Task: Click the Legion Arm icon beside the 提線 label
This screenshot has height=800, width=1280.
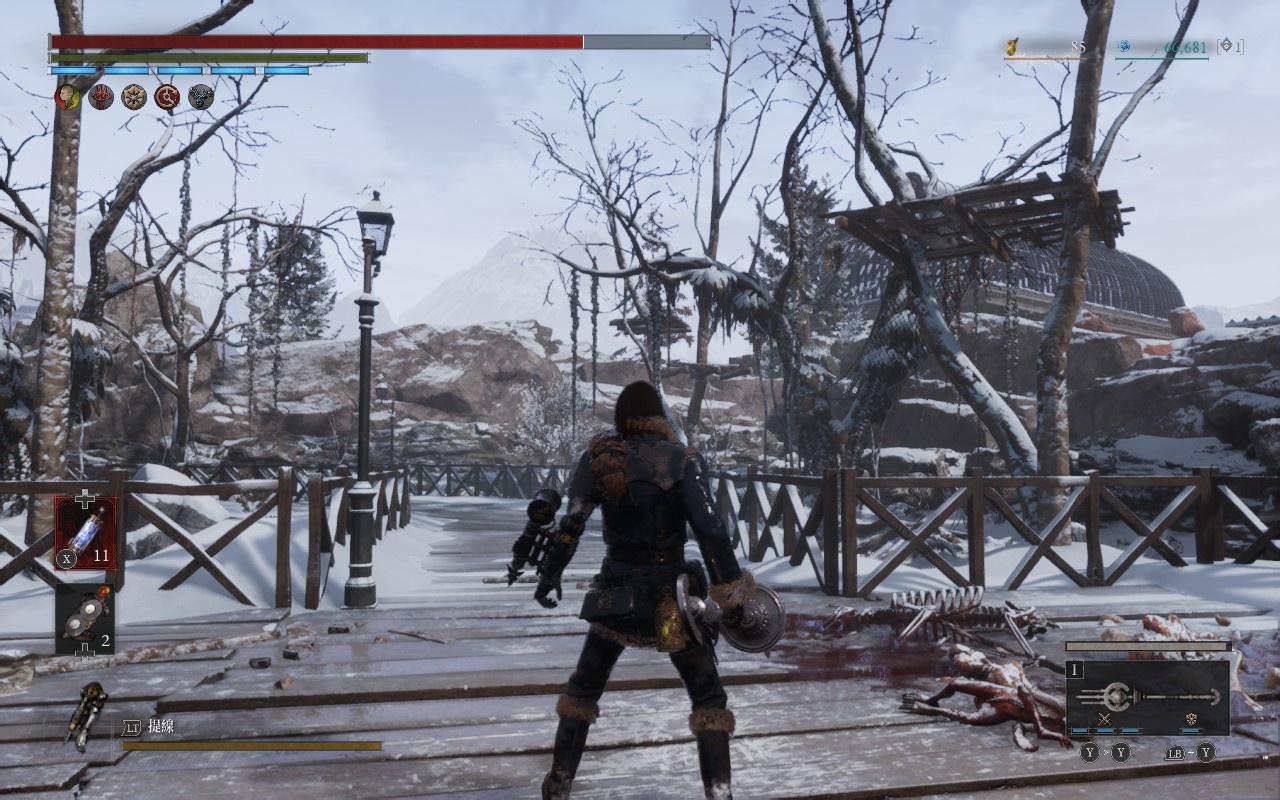Action: tap(88, 714)
